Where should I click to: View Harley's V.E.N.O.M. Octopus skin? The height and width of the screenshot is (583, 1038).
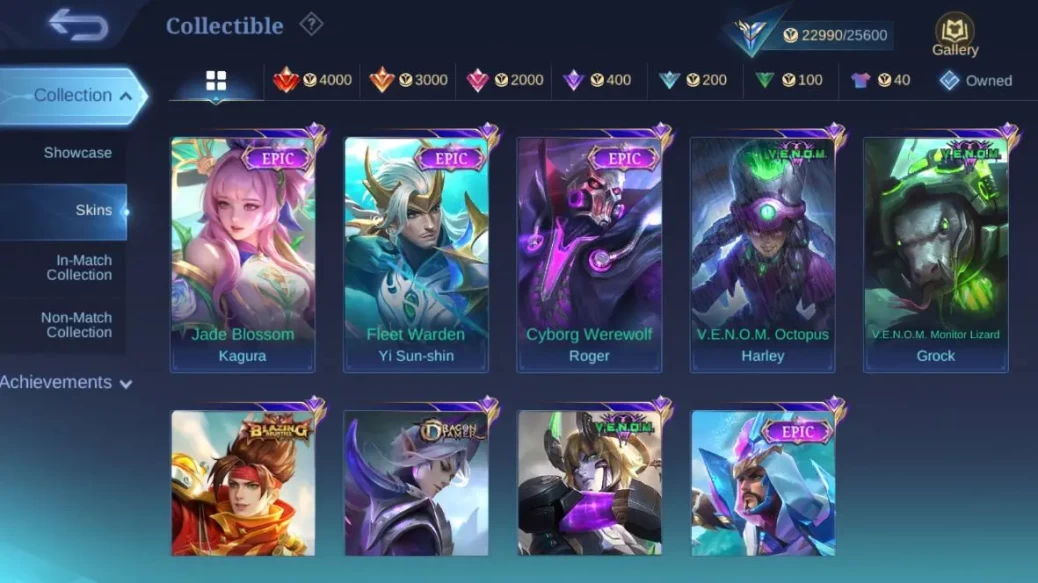762,254
